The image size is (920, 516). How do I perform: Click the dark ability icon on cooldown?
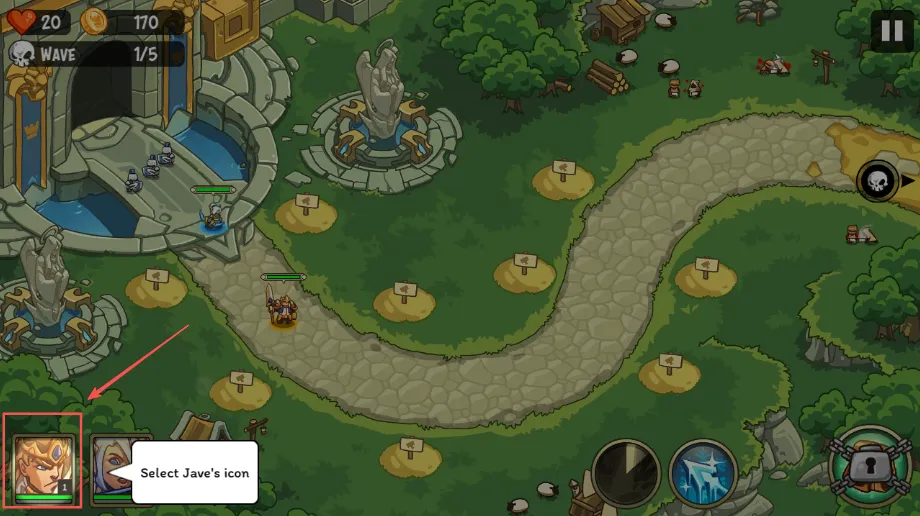[x=626, y=472]
